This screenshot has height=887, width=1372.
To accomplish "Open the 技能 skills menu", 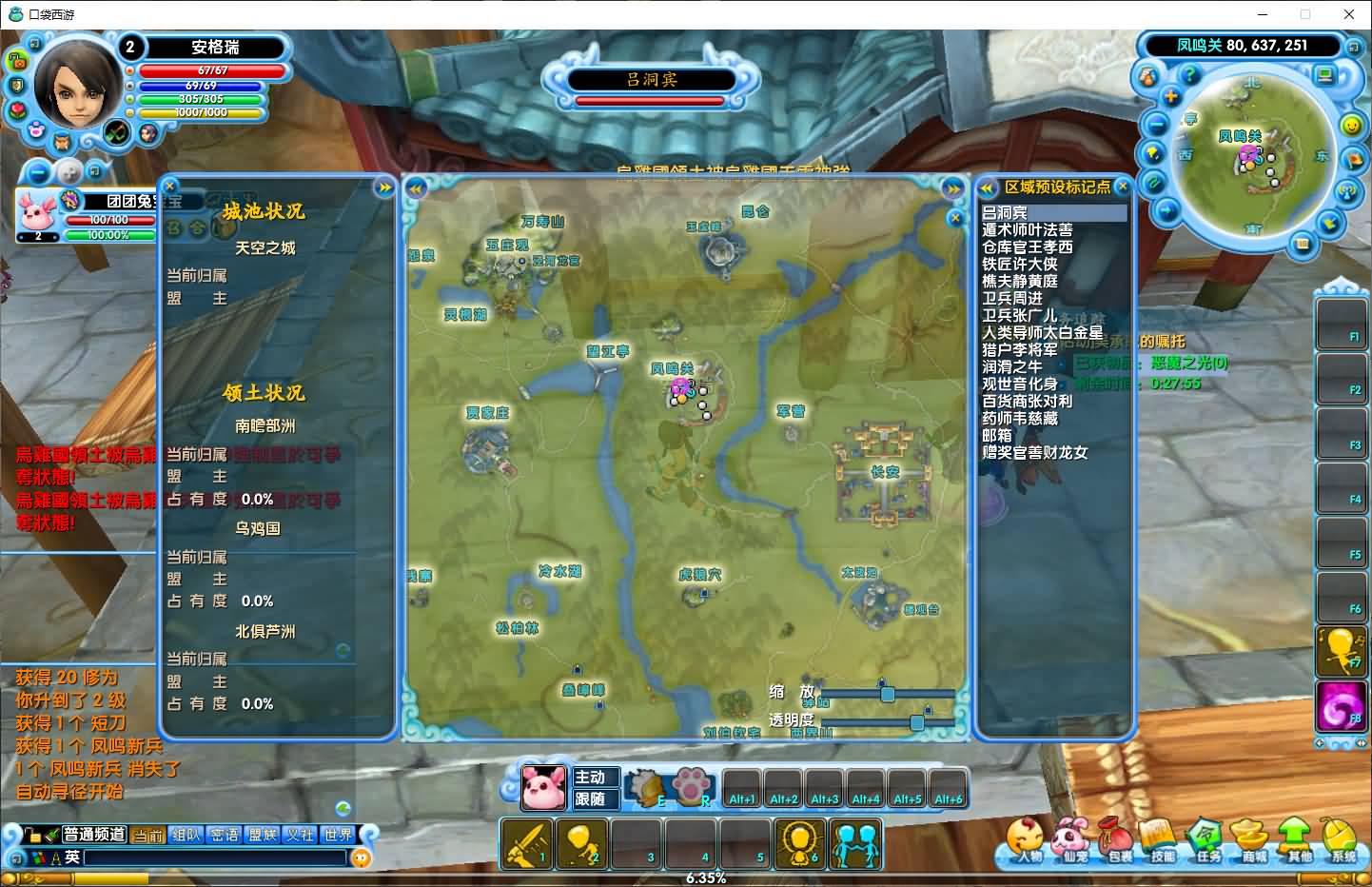I will (1161, 841).
